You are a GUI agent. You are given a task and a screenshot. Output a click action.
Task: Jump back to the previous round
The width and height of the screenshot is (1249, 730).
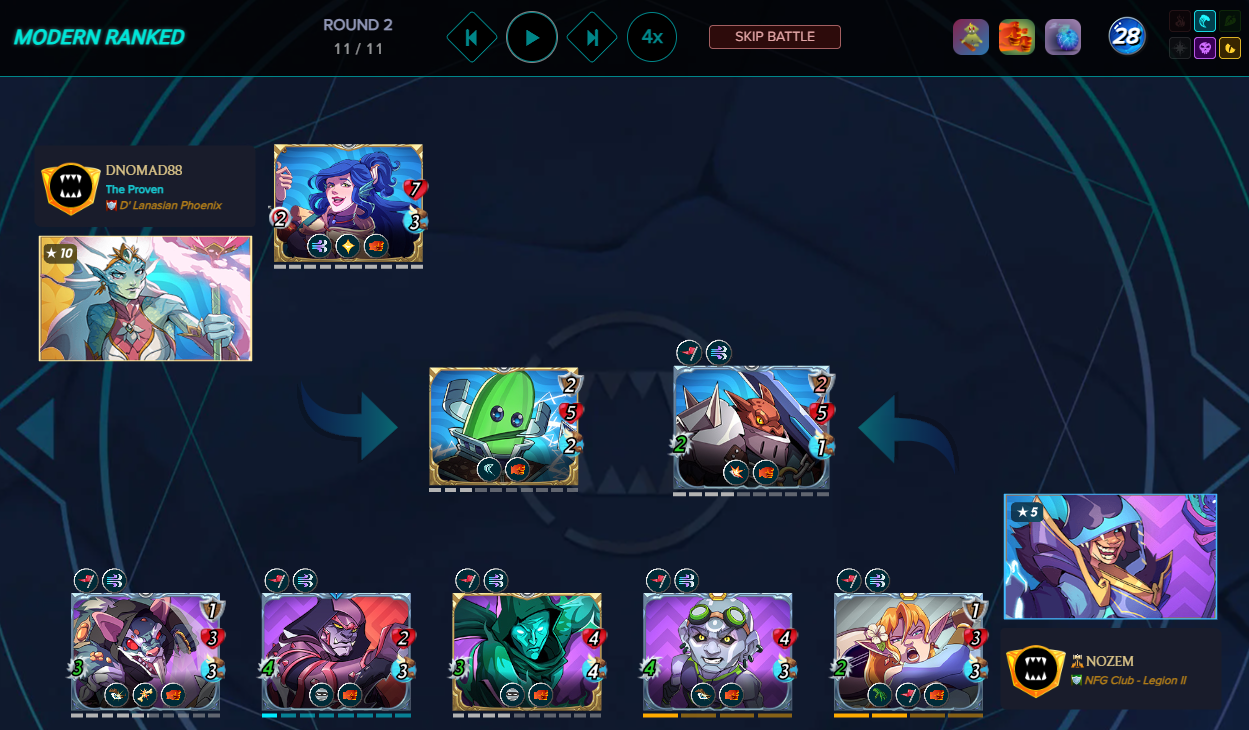pyautogui.click(x=472, y=38)
